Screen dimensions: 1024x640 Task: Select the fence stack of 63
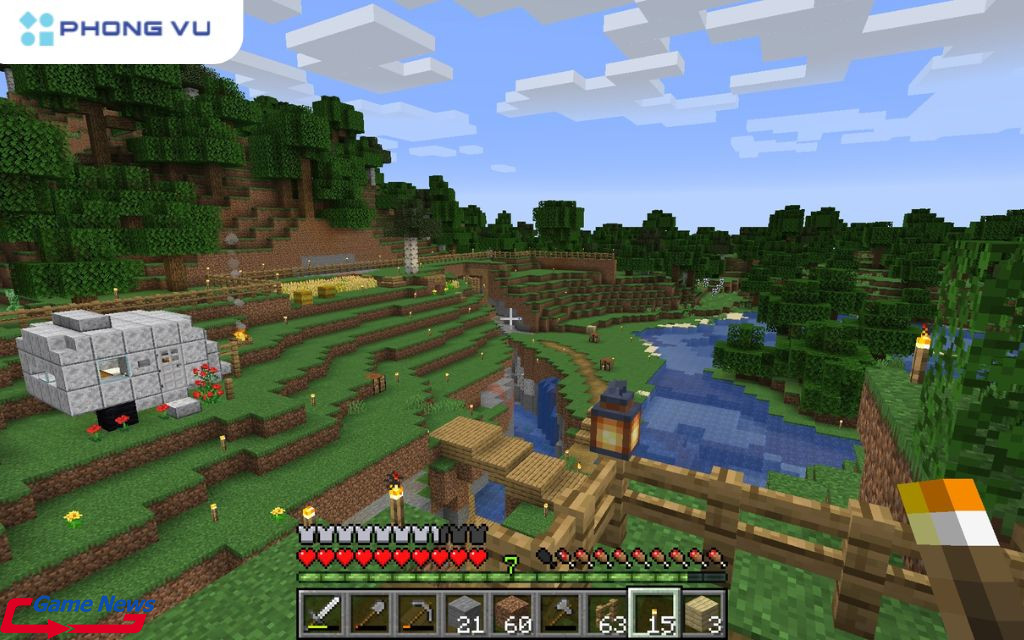tap(606, 611)
